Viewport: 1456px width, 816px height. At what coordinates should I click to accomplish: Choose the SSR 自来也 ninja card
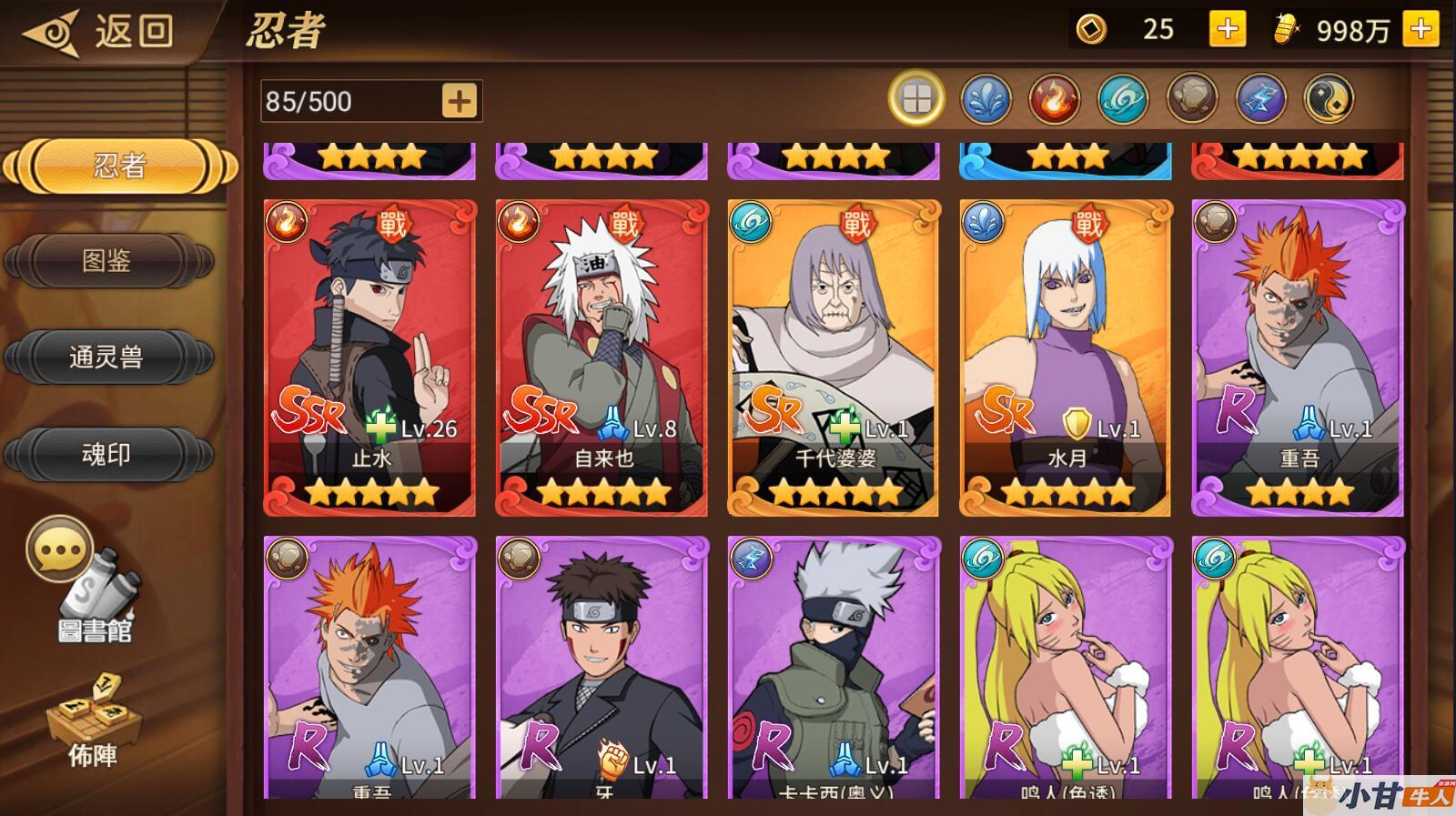pos(602,358)
